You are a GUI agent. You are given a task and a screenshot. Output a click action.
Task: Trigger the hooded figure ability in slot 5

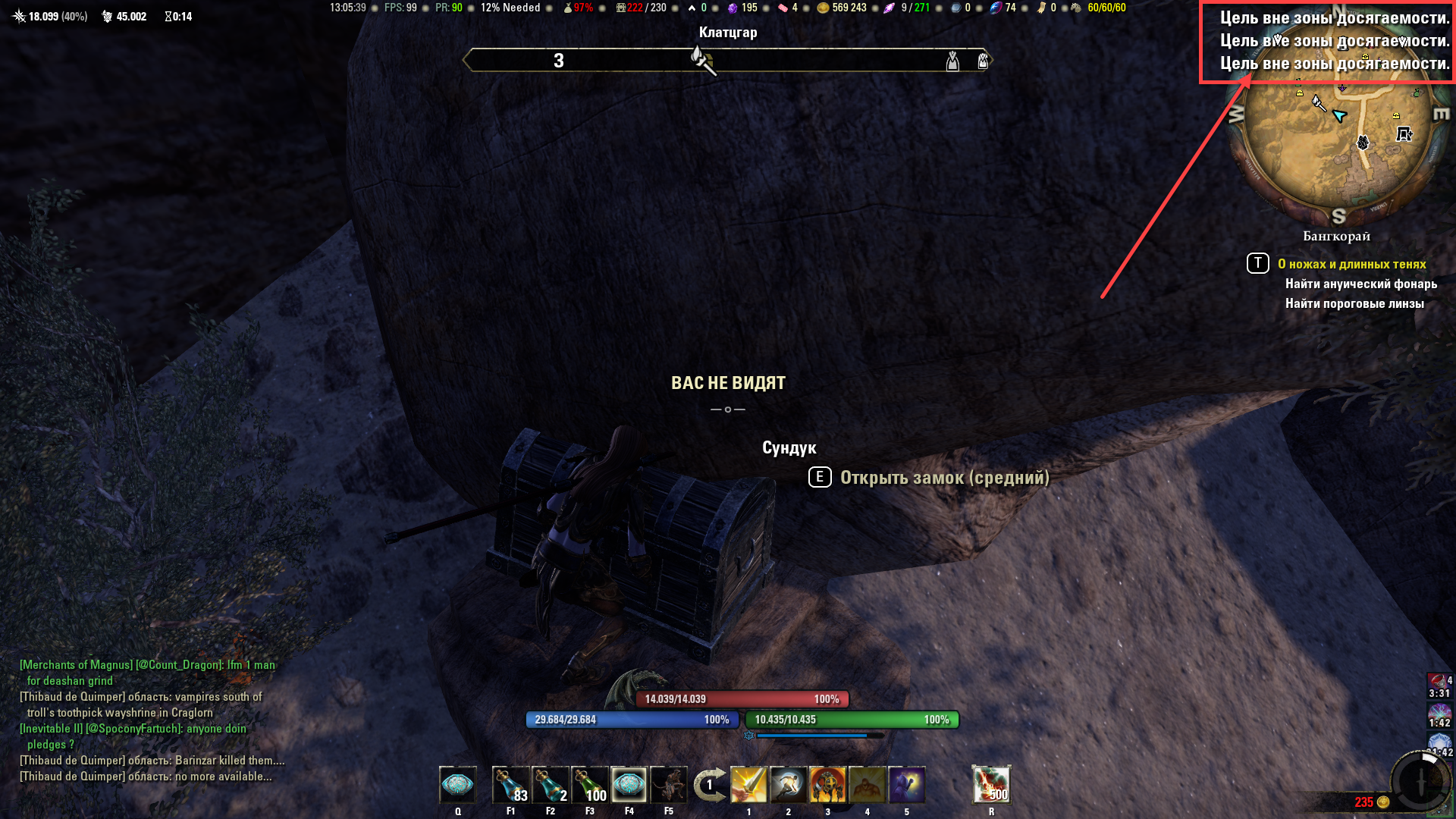point(906,786)
